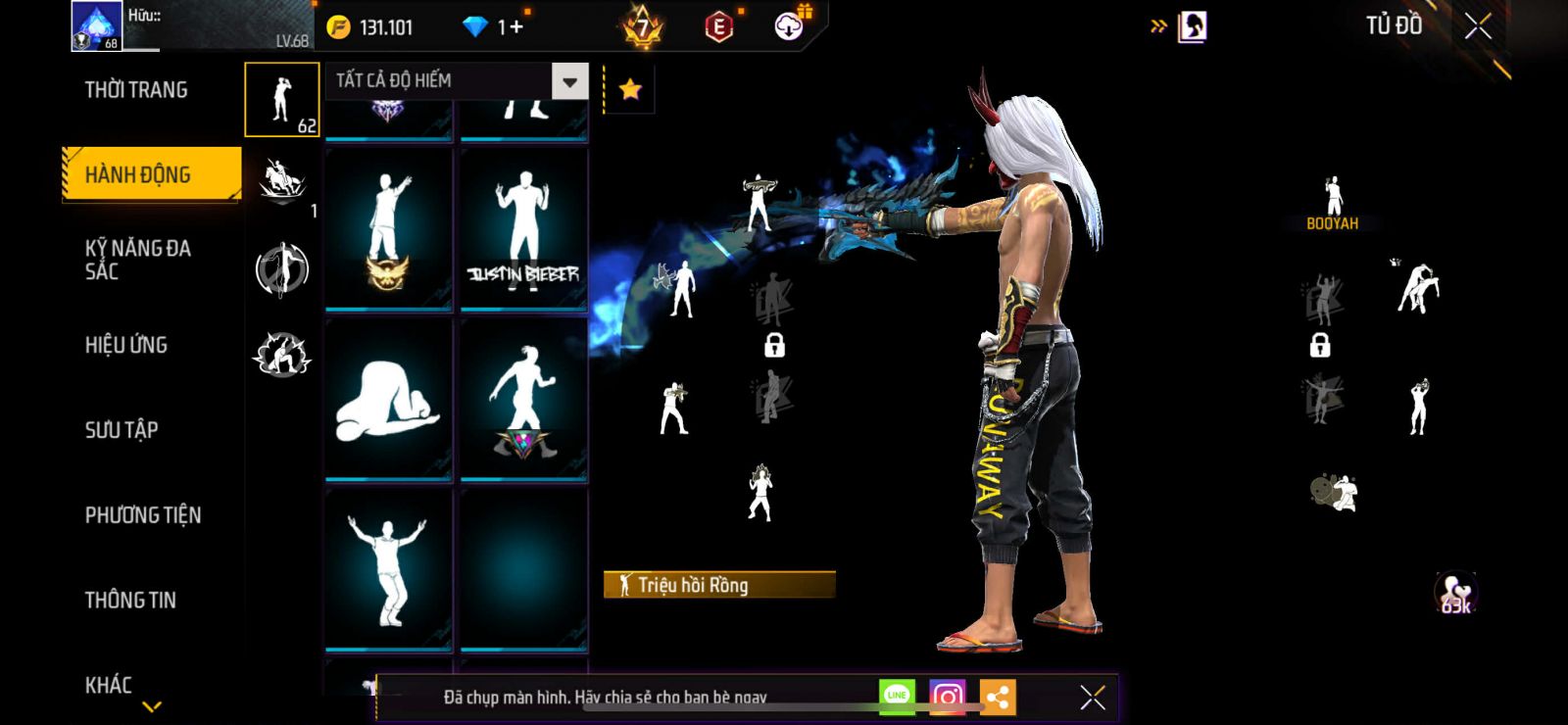Select the Justin Bieber emote
This screenshot has width=1568, height=725.
[523, 229]
